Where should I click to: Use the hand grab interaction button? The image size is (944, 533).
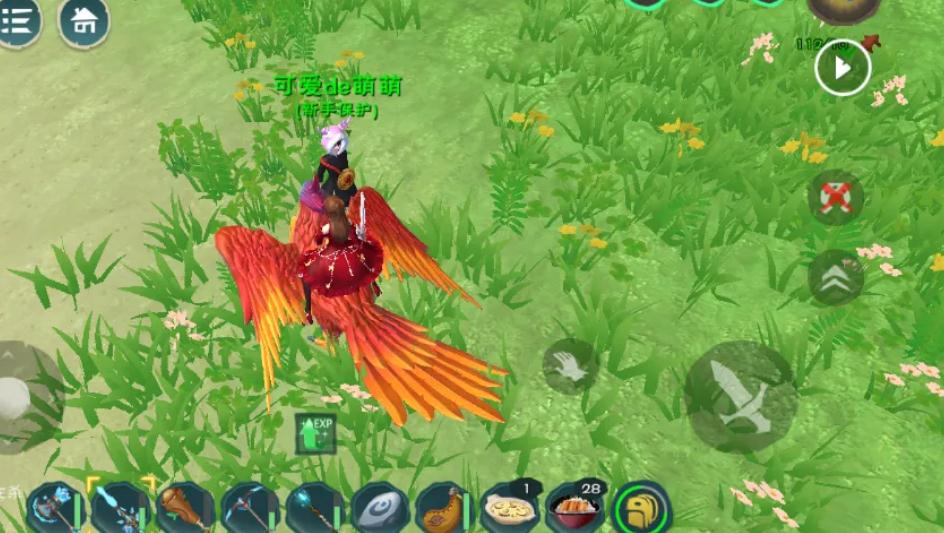pos(570,366)
